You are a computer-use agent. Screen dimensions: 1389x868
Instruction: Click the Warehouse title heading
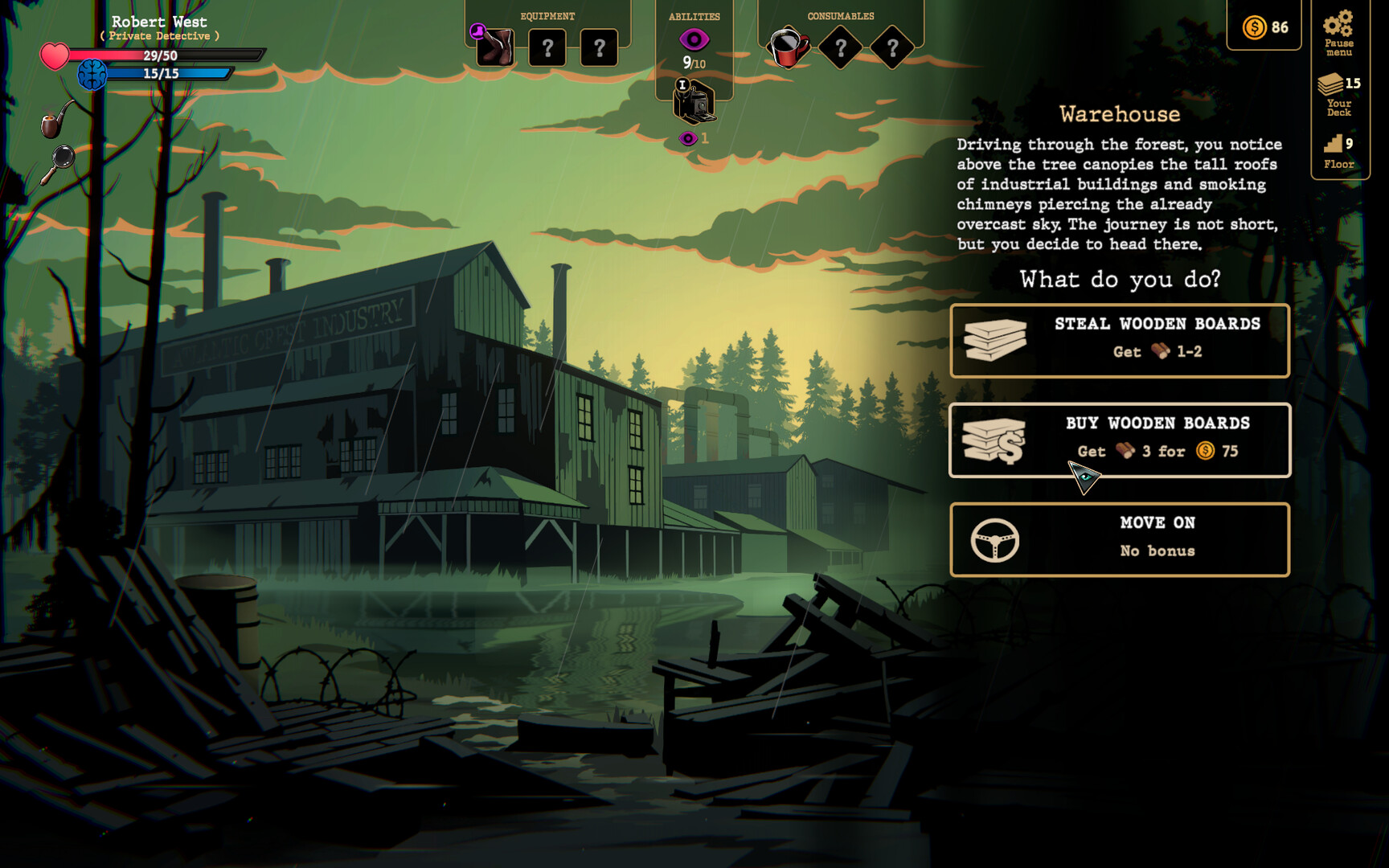(1118, 114)
